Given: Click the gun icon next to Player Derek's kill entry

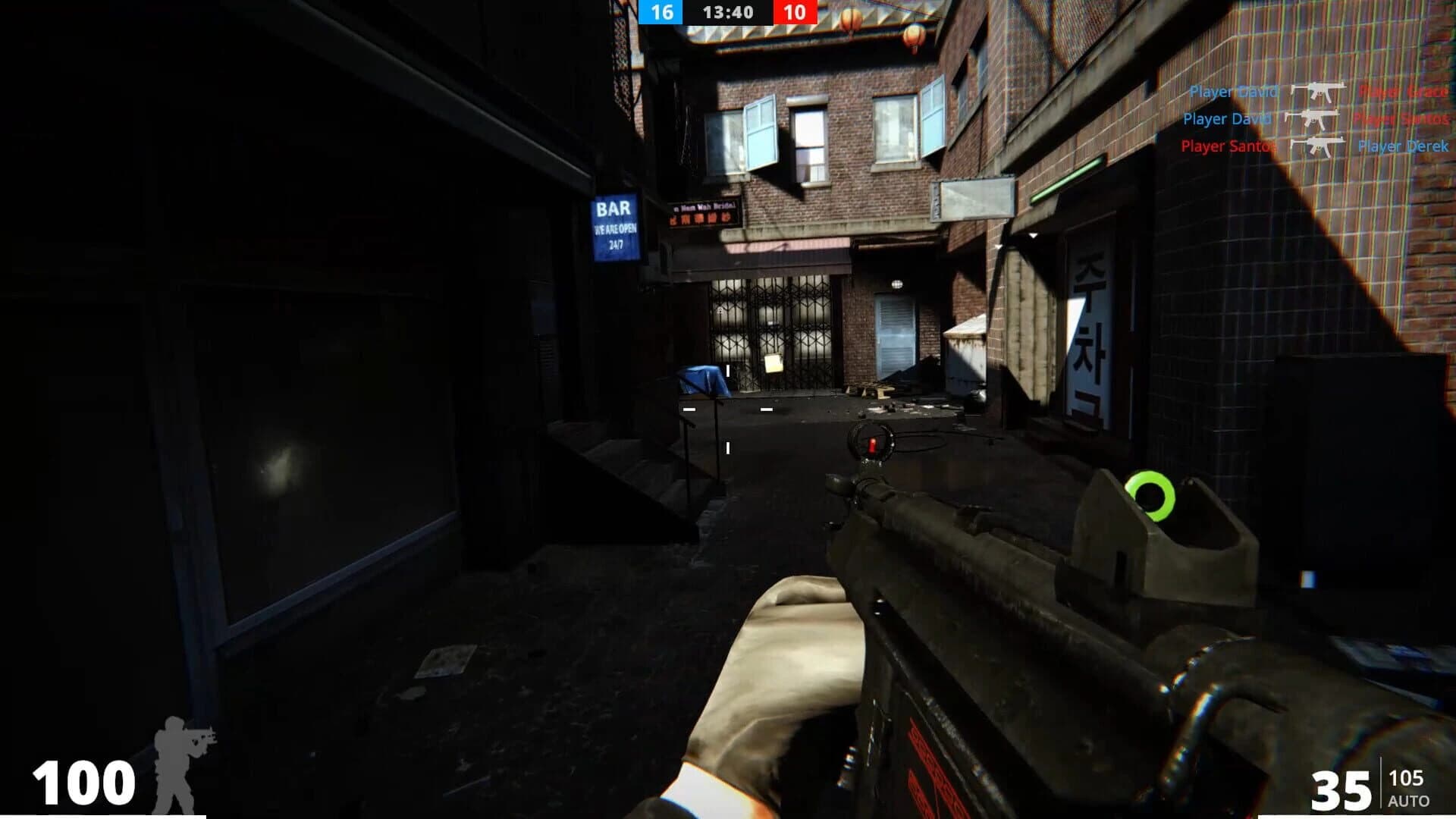Looking at the screenshot, I should tap(1317, 146).
